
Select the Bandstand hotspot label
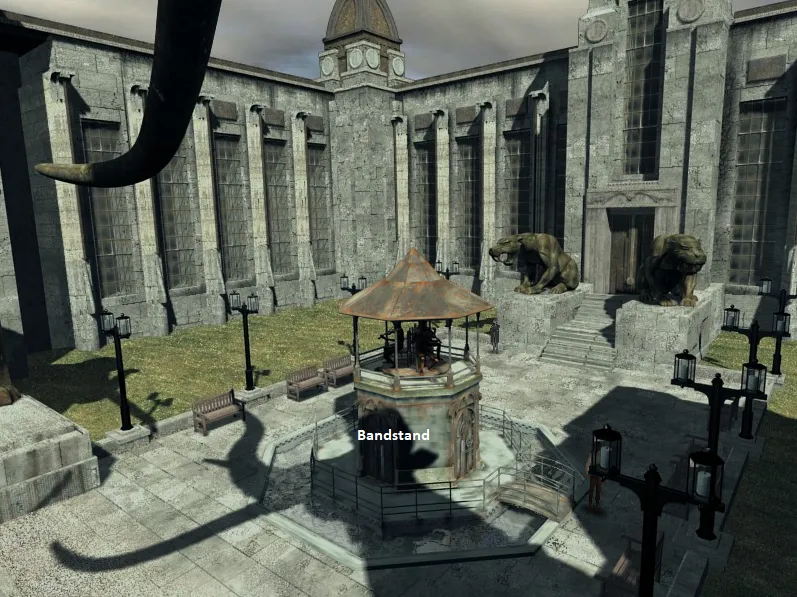point(393,435)
